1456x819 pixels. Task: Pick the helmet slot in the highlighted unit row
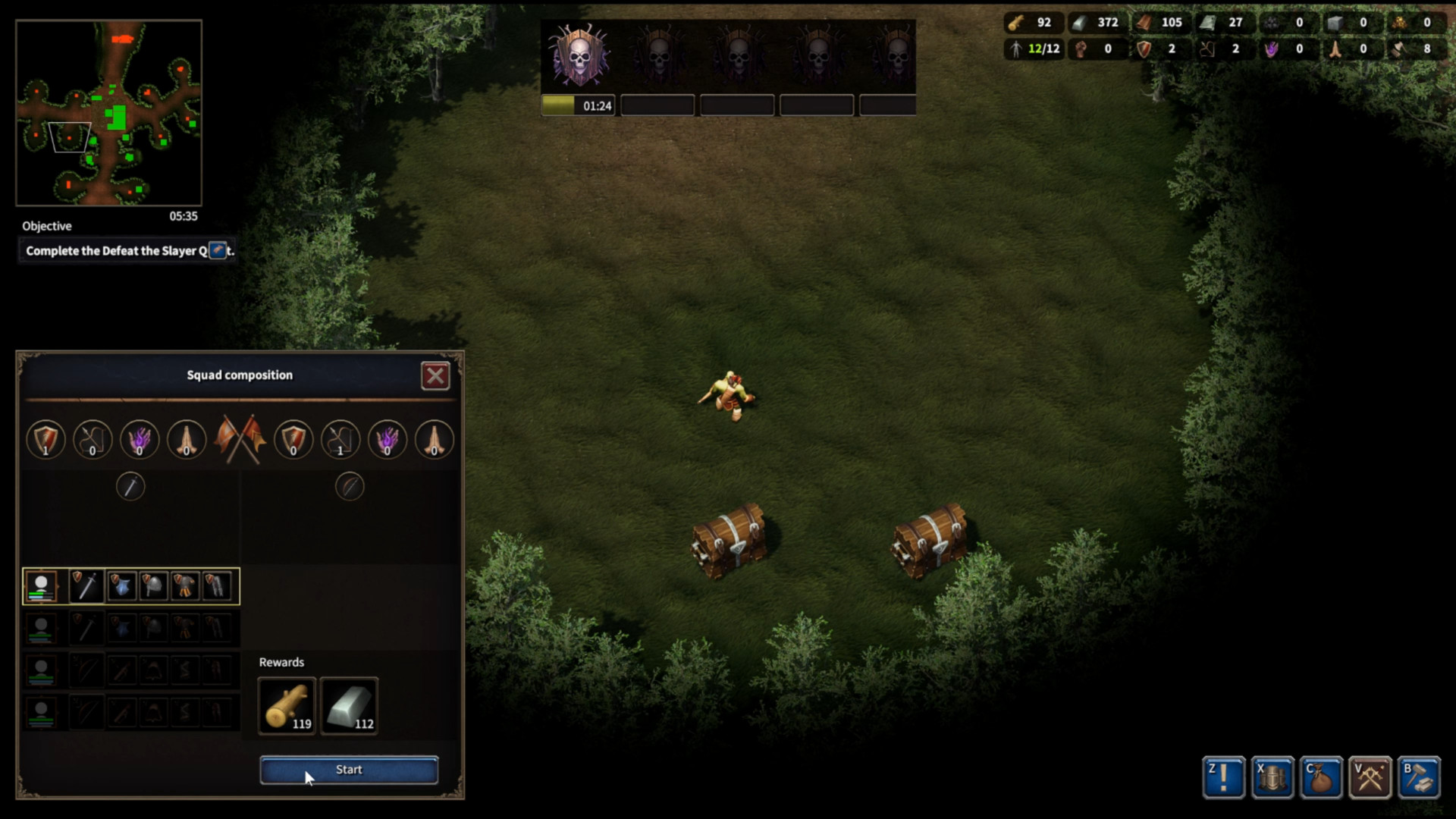(x=153, y=586)
